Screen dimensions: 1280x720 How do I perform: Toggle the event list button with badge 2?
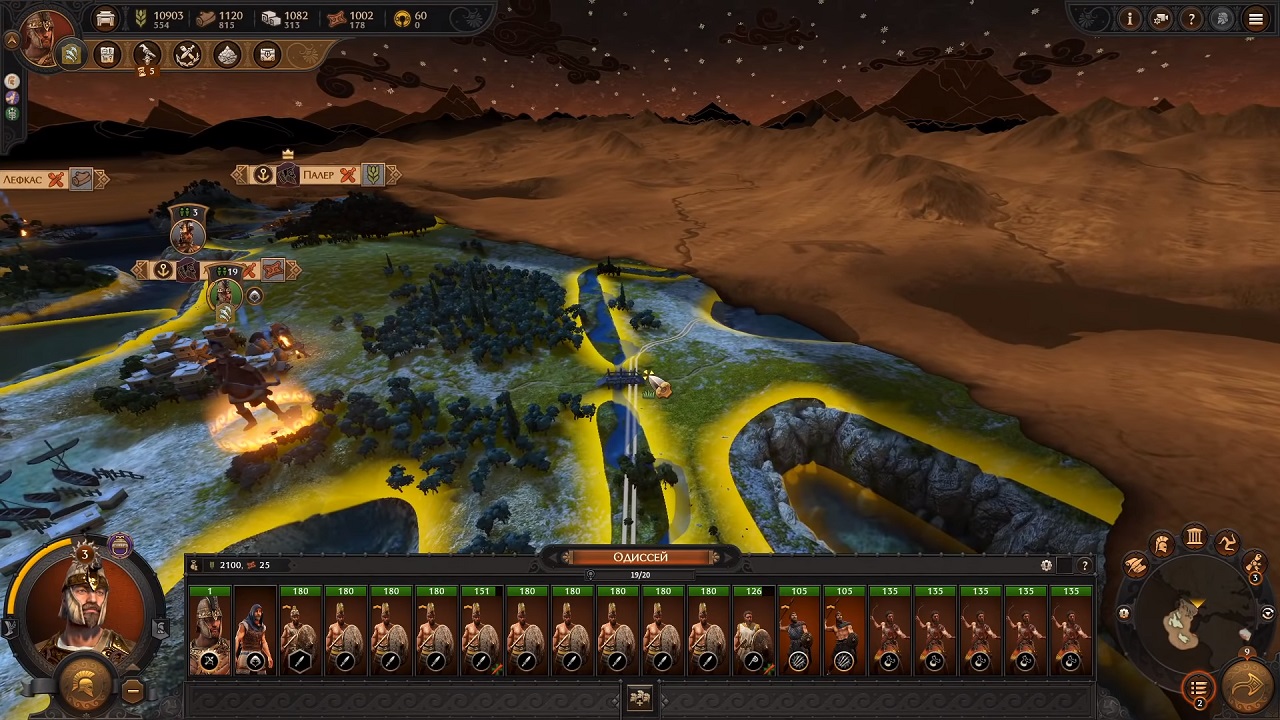(x=1199, y=688)
